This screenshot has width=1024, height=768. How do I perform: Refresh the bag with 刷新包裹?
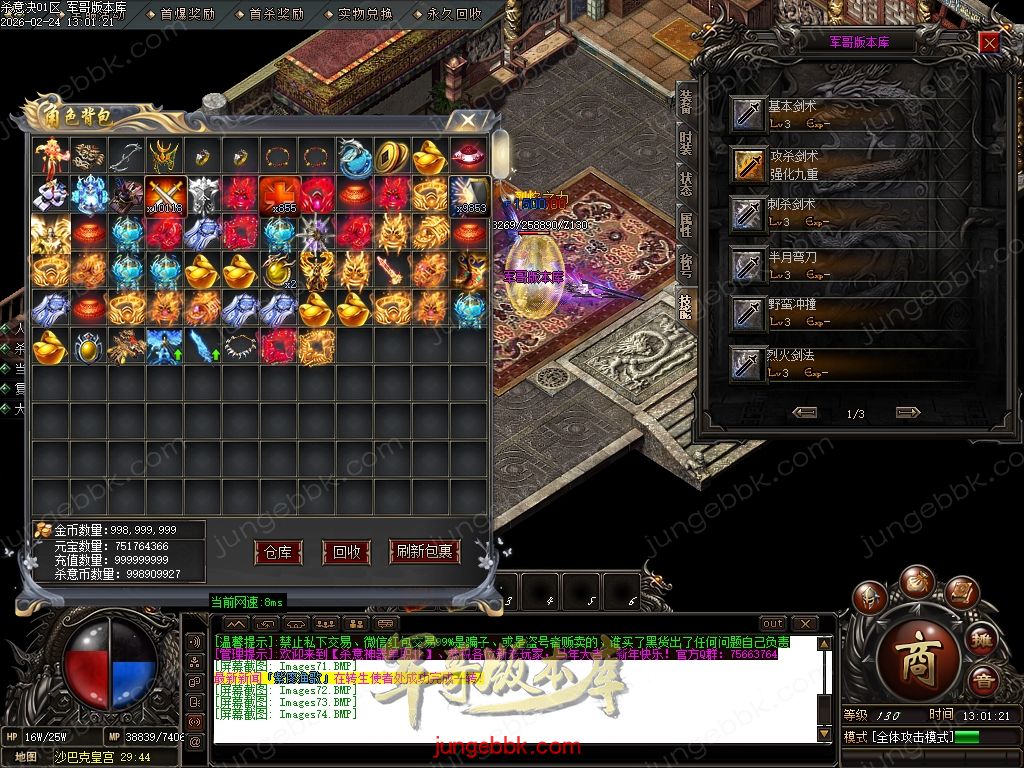(424, 552)
